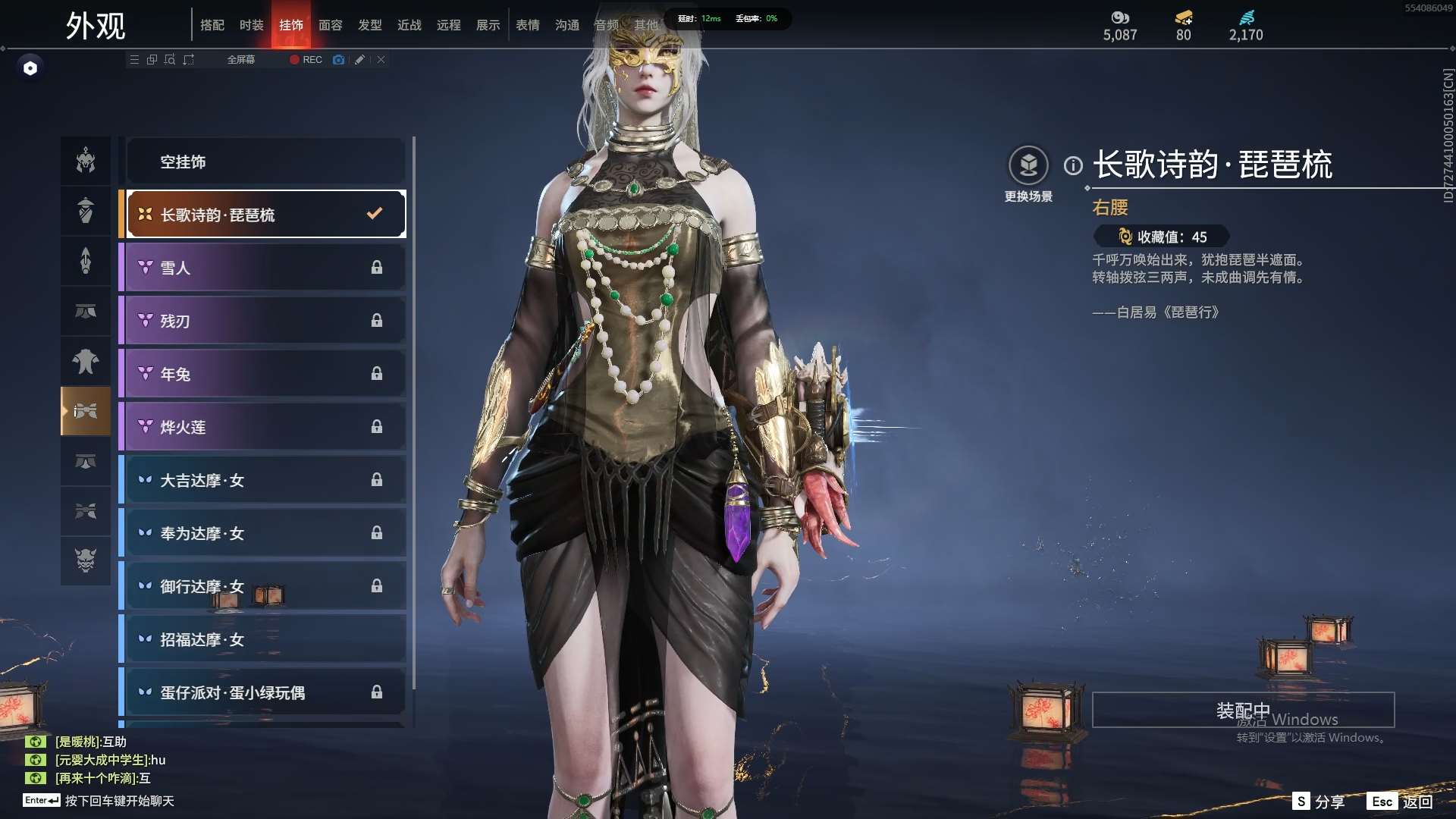Switch to the 远程 tab

449,25
